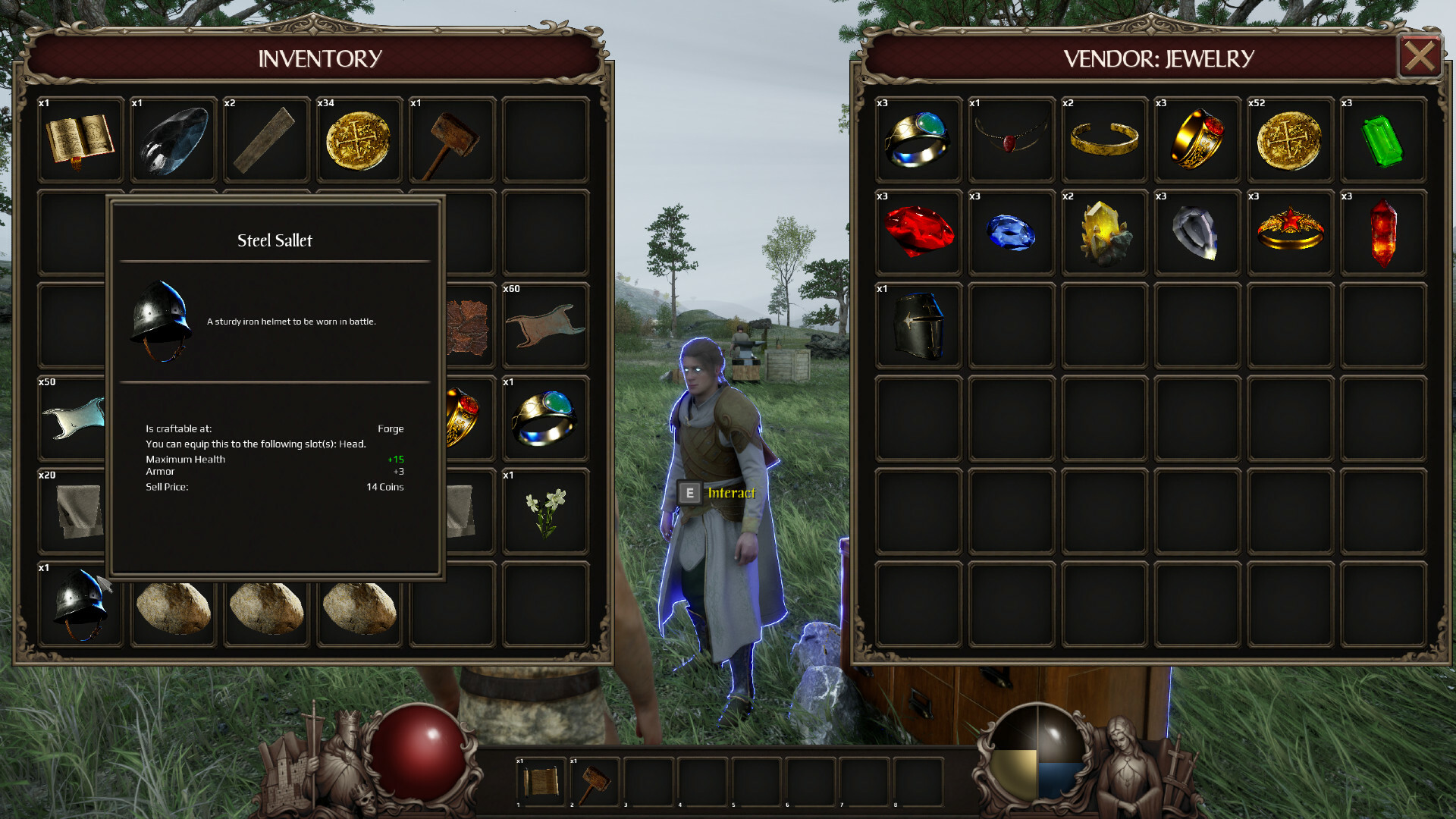
Task: Click the red ruby gem in vendor stock
Action: (x=918, y=231)
